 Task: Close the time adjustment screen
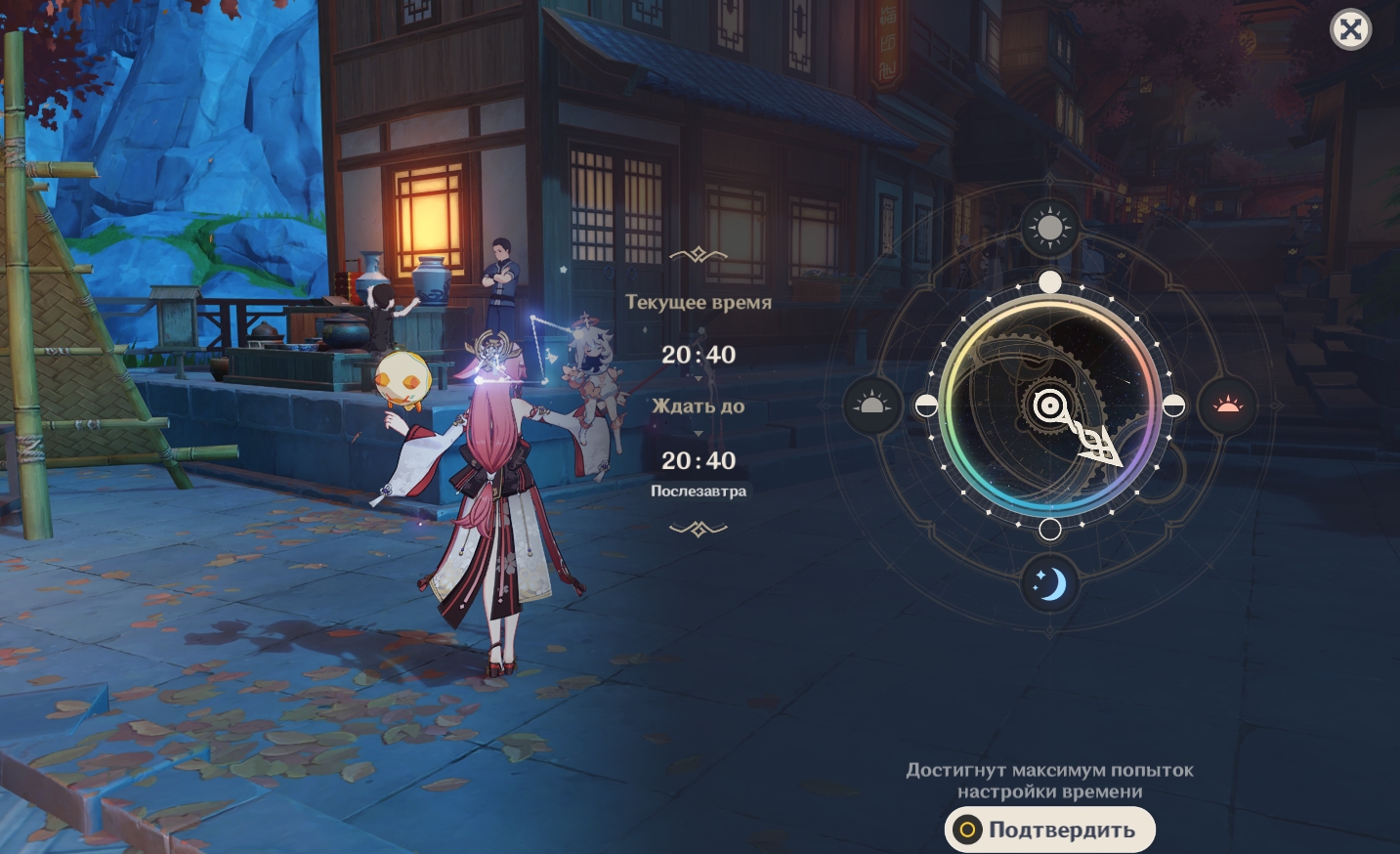1350,29
